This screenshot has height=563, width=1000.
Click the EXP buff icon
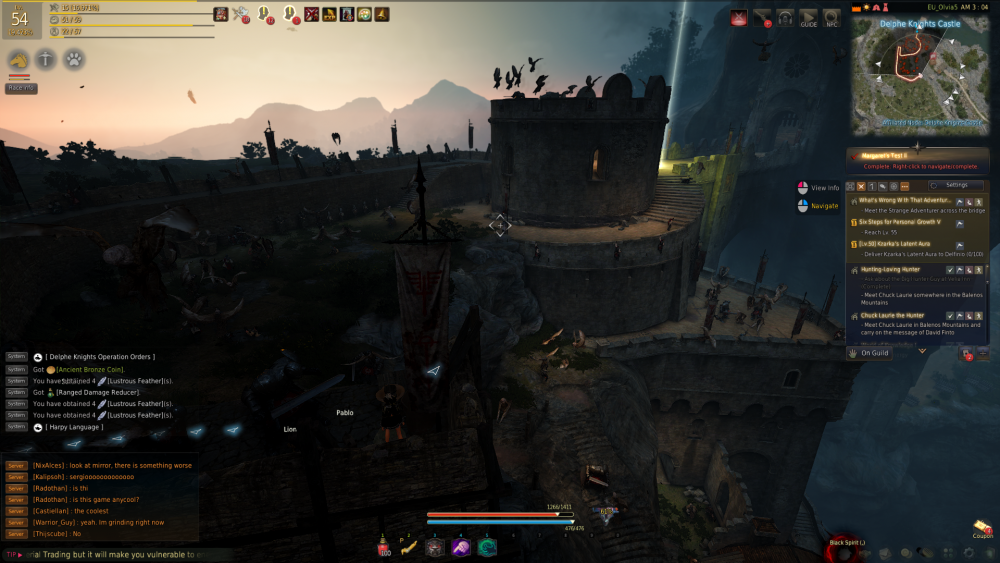pyautogui.click(x=329, y=14)
